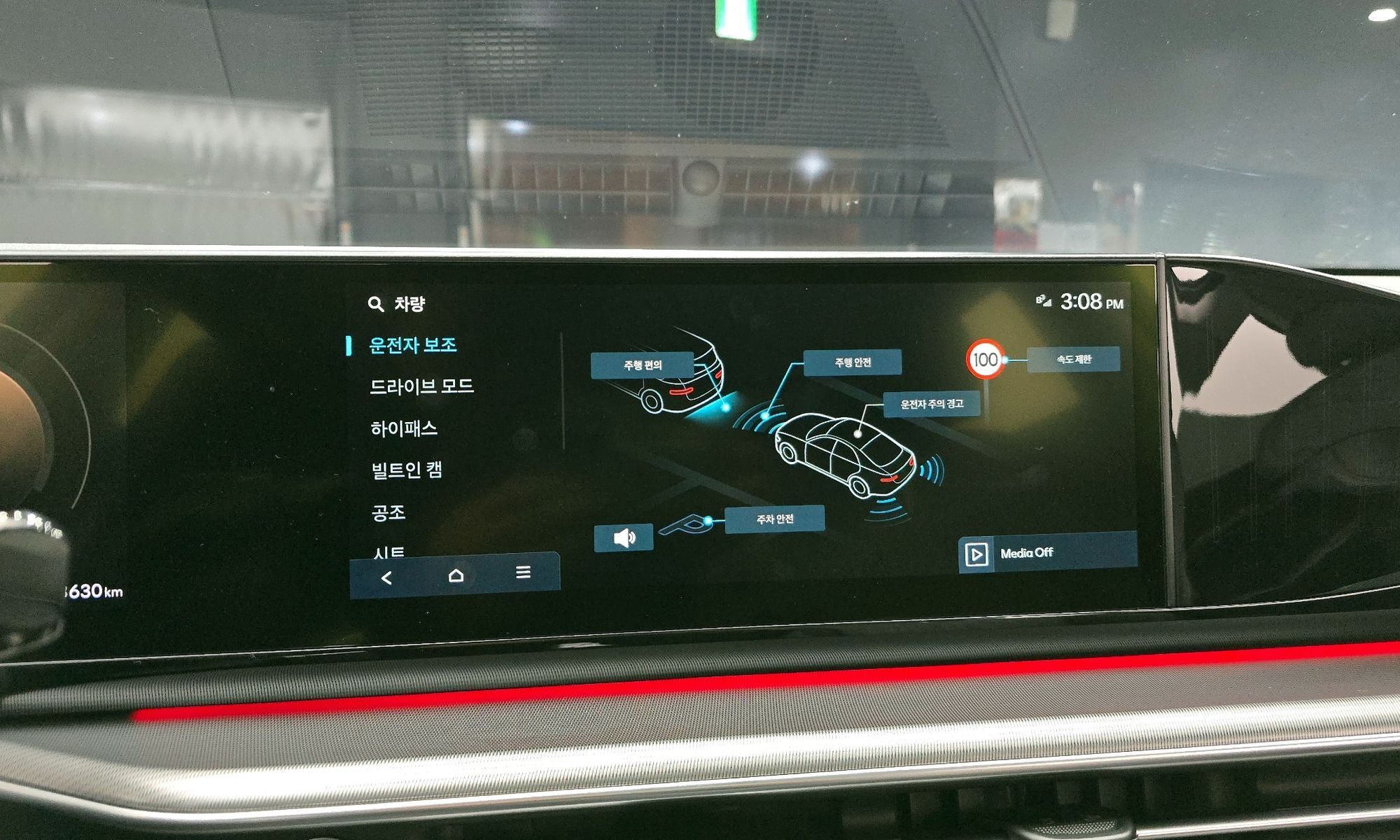Choose the 하이패스 menu item
The width and height of the screenshot is (1400, 840).
(x=404, y=428)
